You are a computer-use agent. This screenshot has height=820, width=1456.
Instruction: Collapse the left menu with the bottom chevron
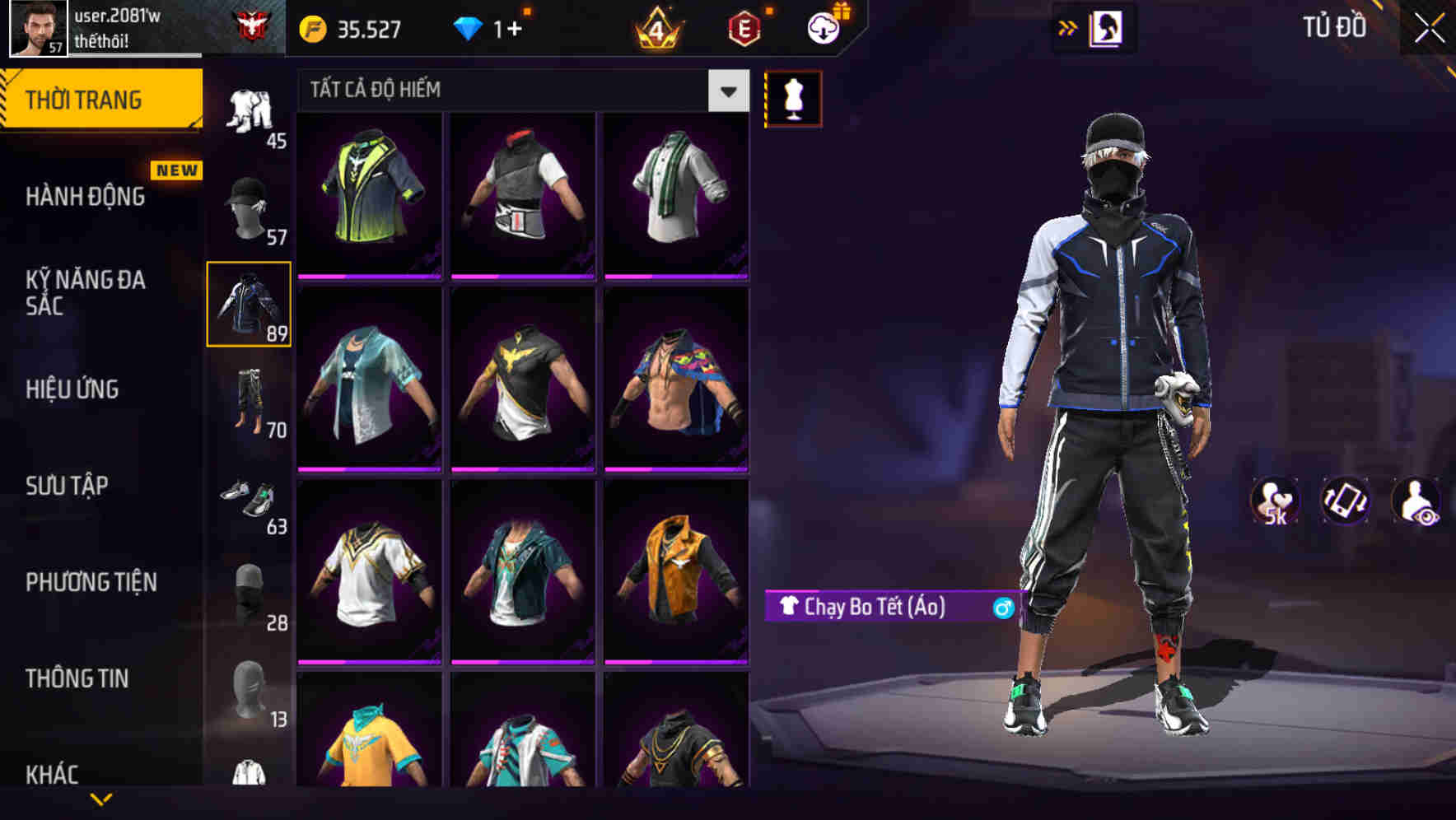pyautogui.click(x=103, y=799)
